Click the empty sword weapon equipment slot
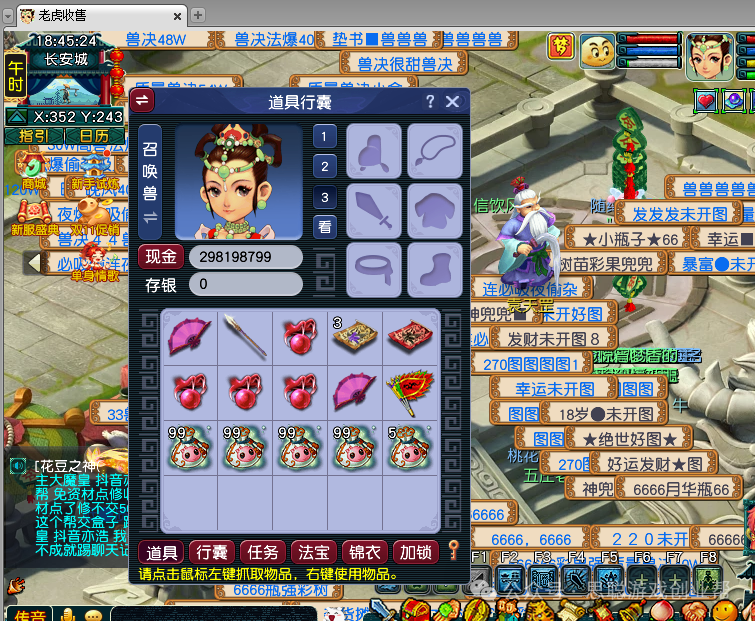The height and width of the screenshot is (621, 755). coord(374,210)
